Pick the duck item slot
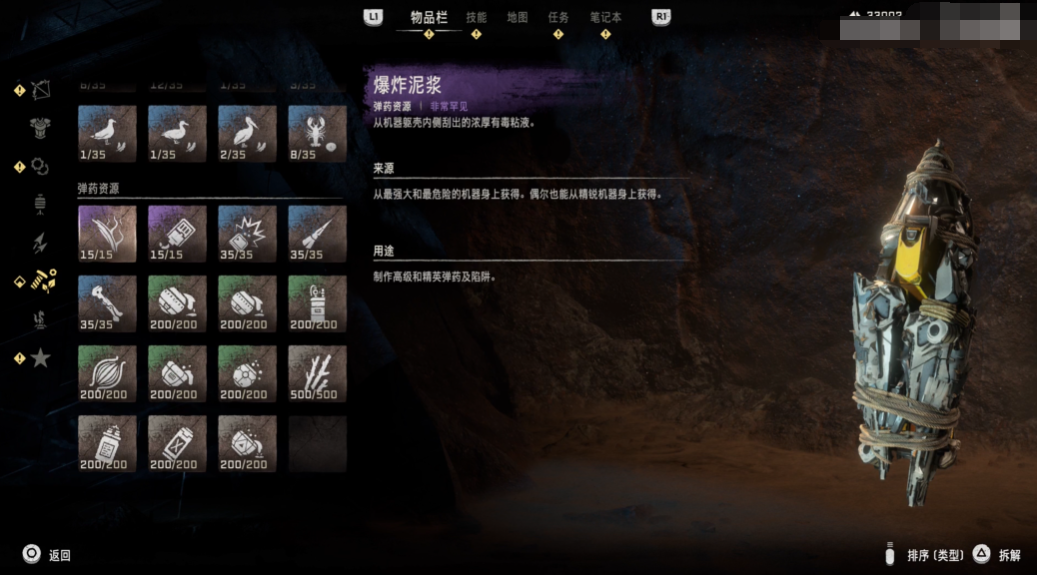Screen dimensions: 1037x575 tap(177, 133)
